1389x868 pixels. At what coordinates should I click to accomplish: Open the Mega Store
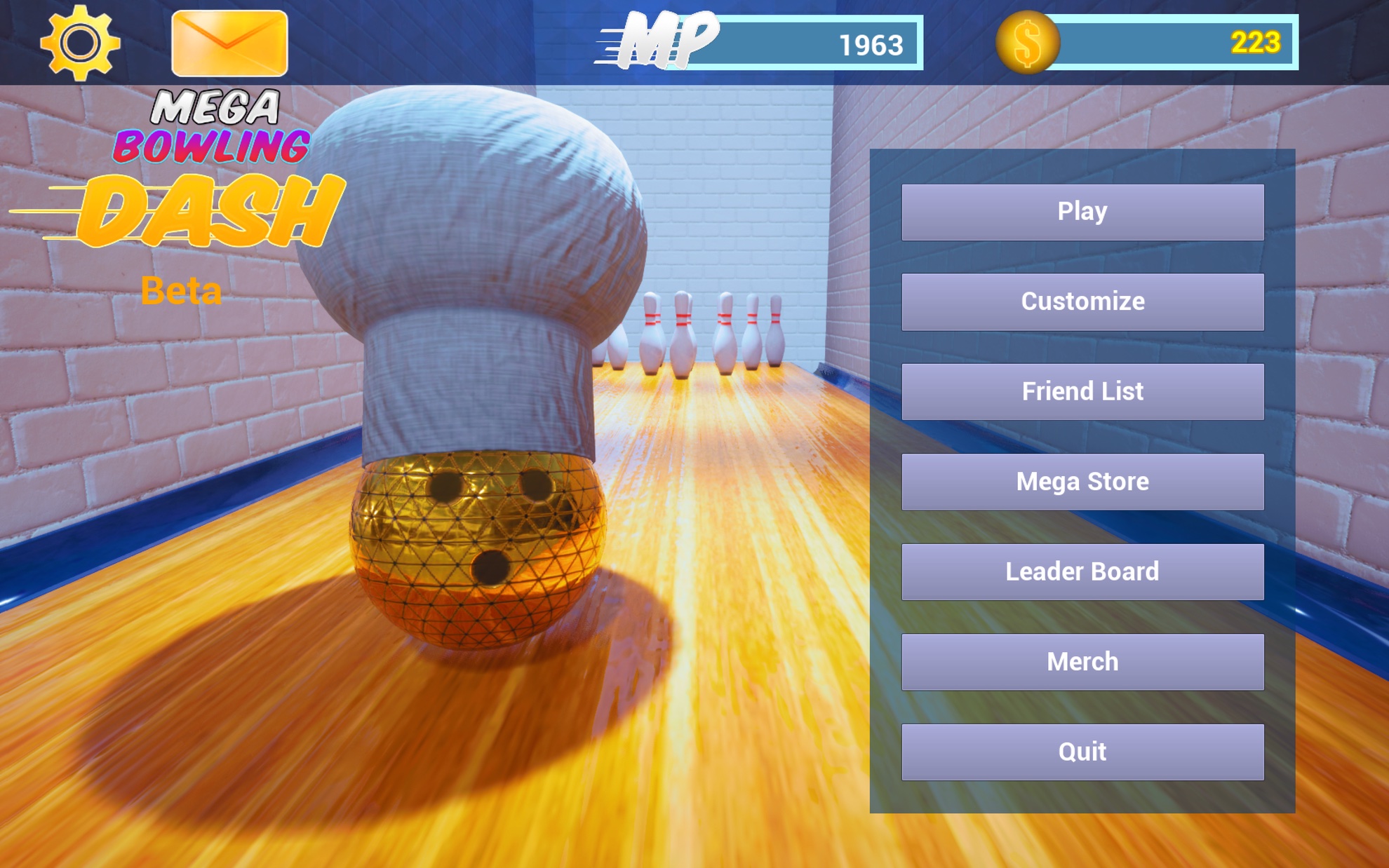[1081, 481]
